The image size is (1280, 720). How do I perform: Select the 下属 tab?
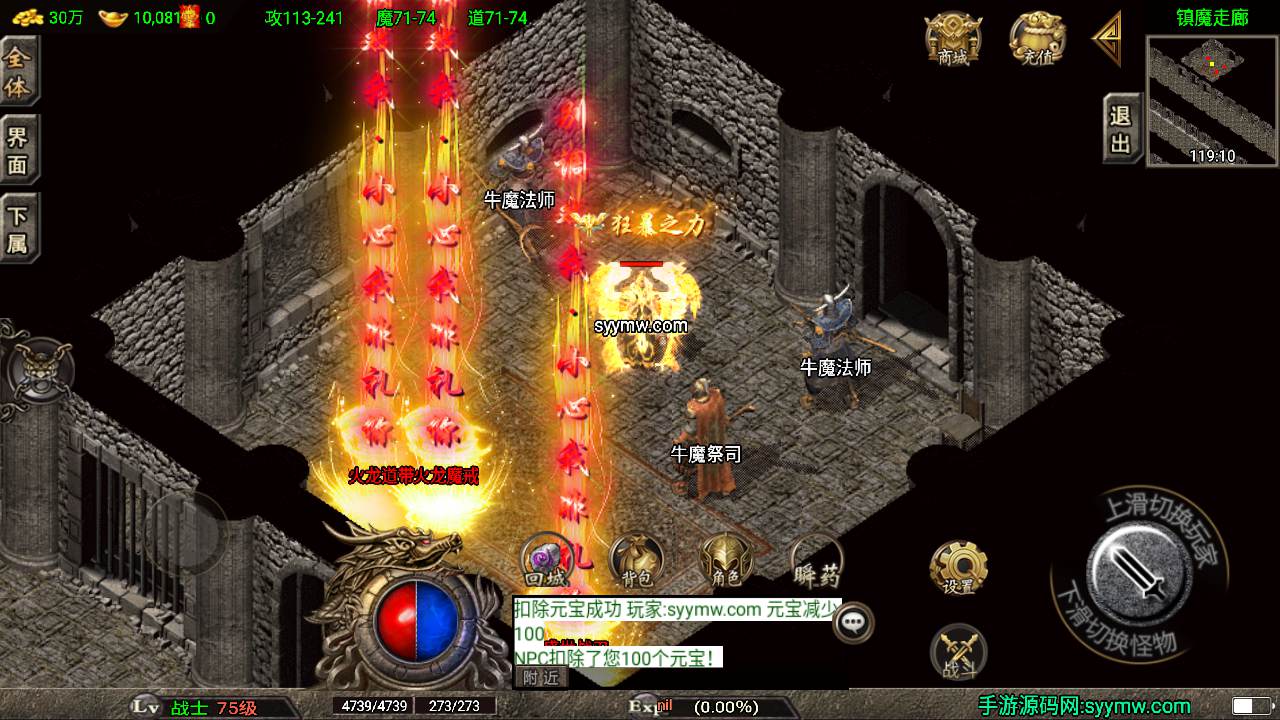tap(18, 229)
